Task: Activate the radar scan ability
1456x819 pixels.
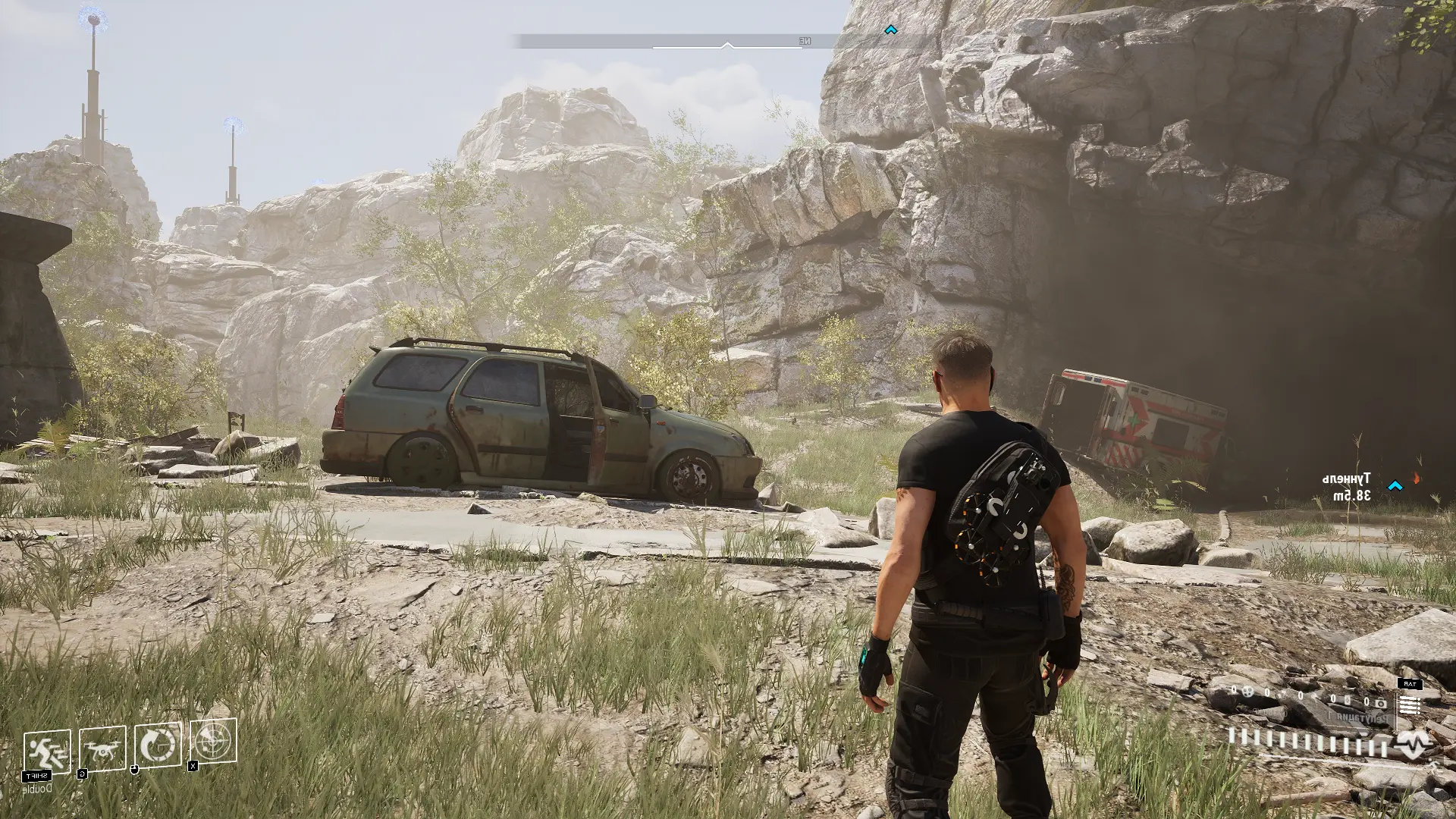Action: (213, 741)
